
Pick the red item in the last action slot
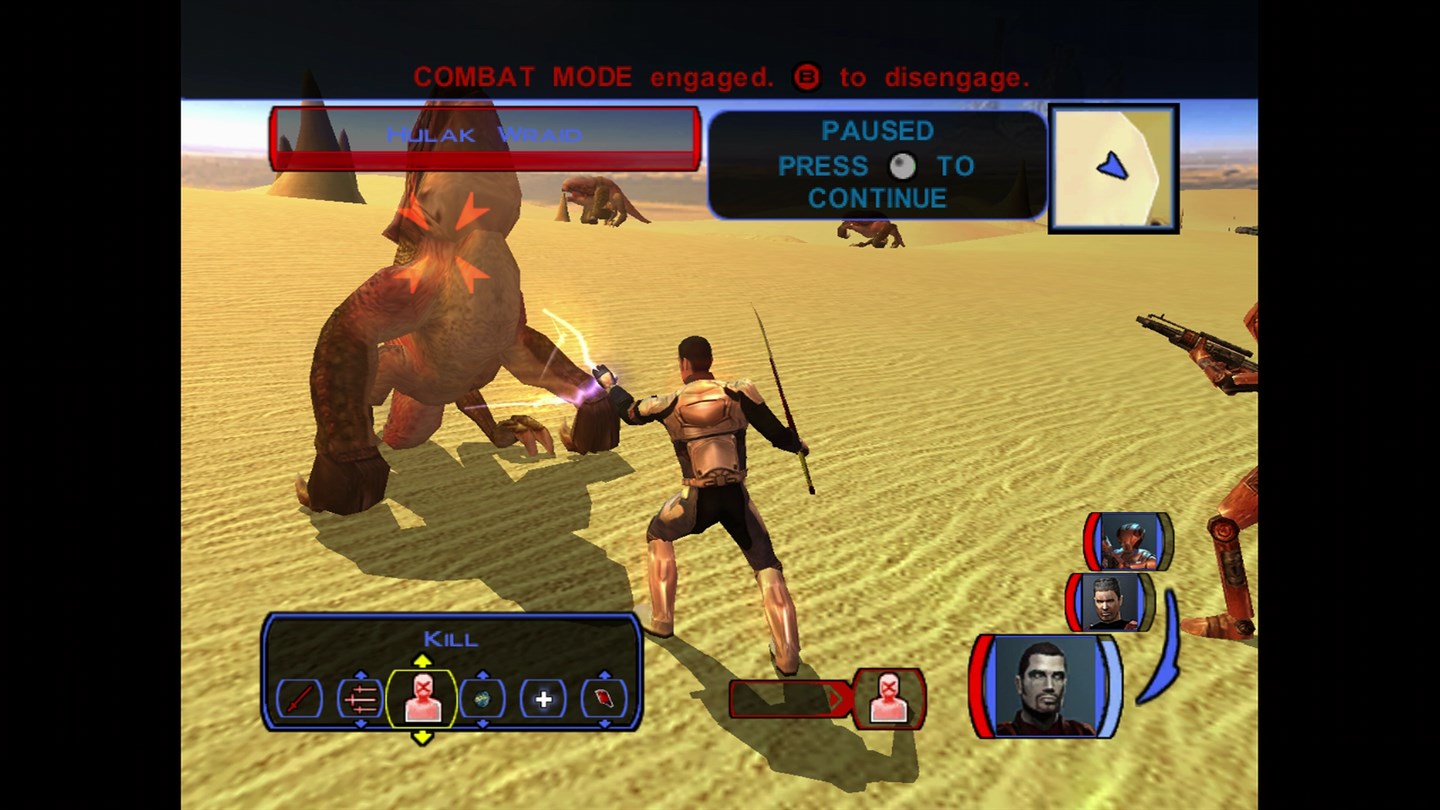[x=604, y=698]
